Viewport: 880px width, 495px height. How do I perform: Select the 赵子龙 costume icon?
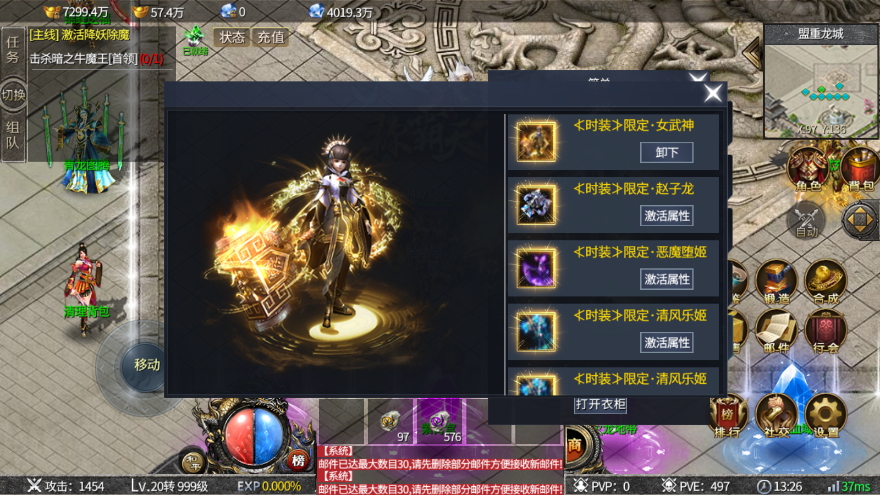click(537, 205)
